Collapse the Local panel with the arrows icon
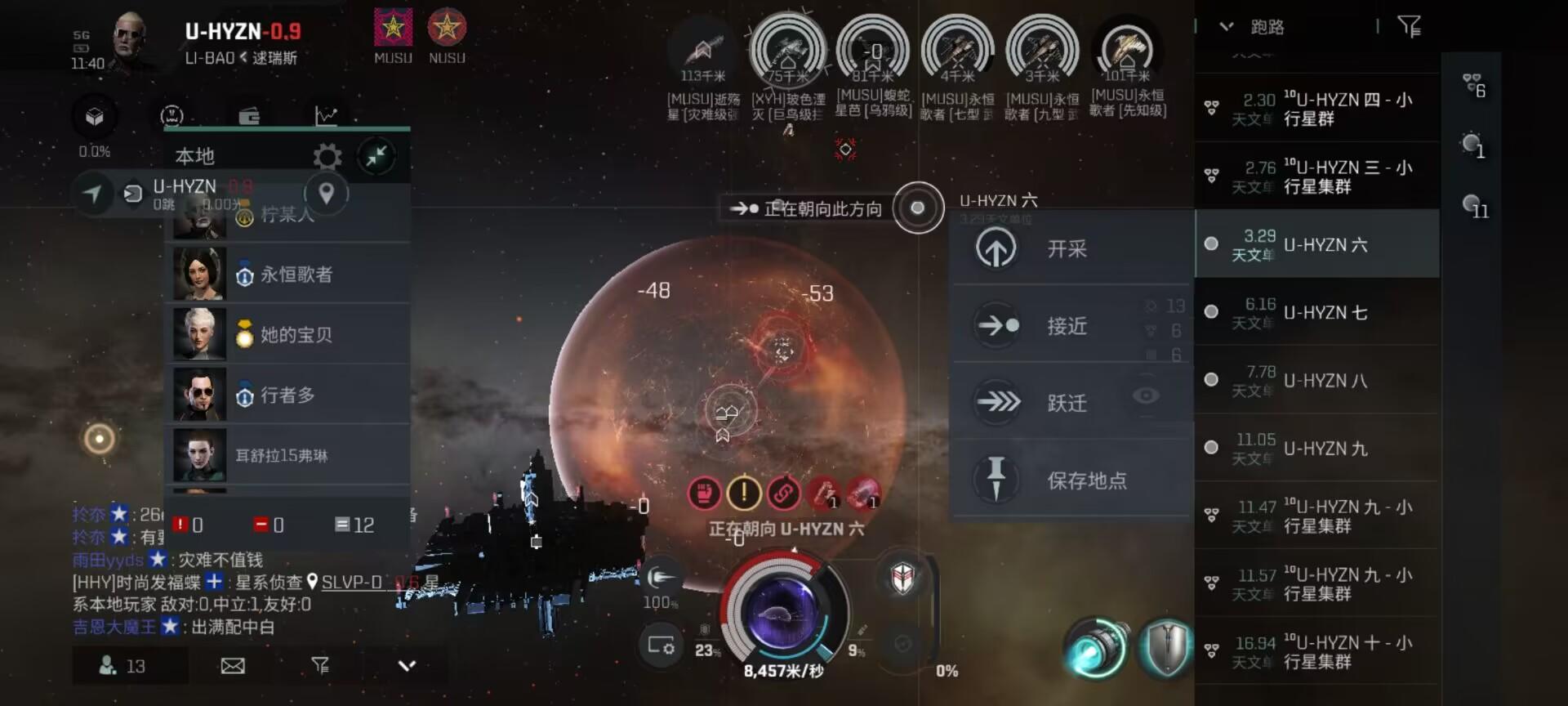This screenshot has height=706, width=1568. tap(376, 156)
